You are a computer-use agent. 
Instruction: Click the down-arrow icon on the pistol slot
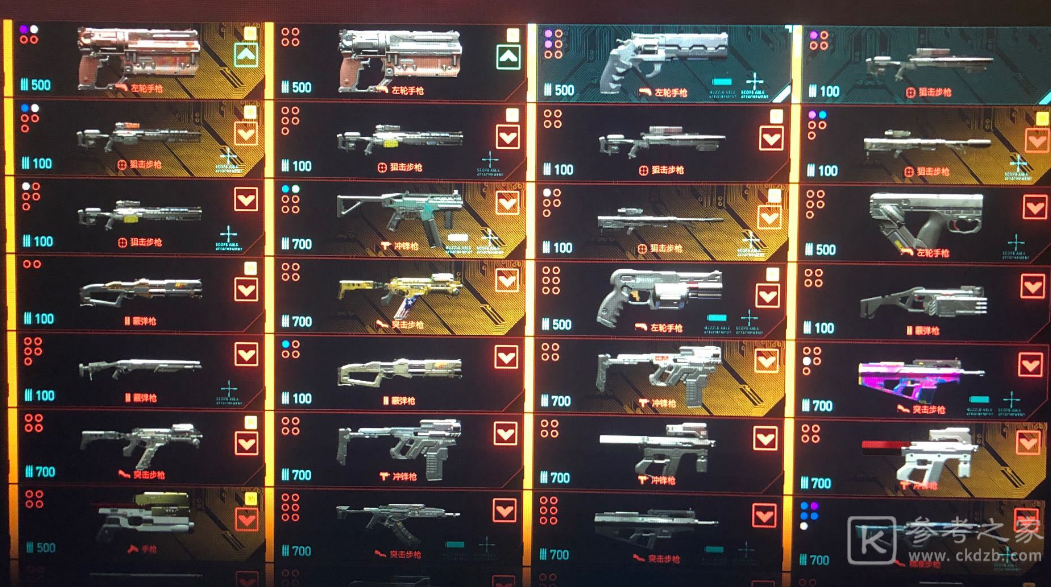(246, 519)
